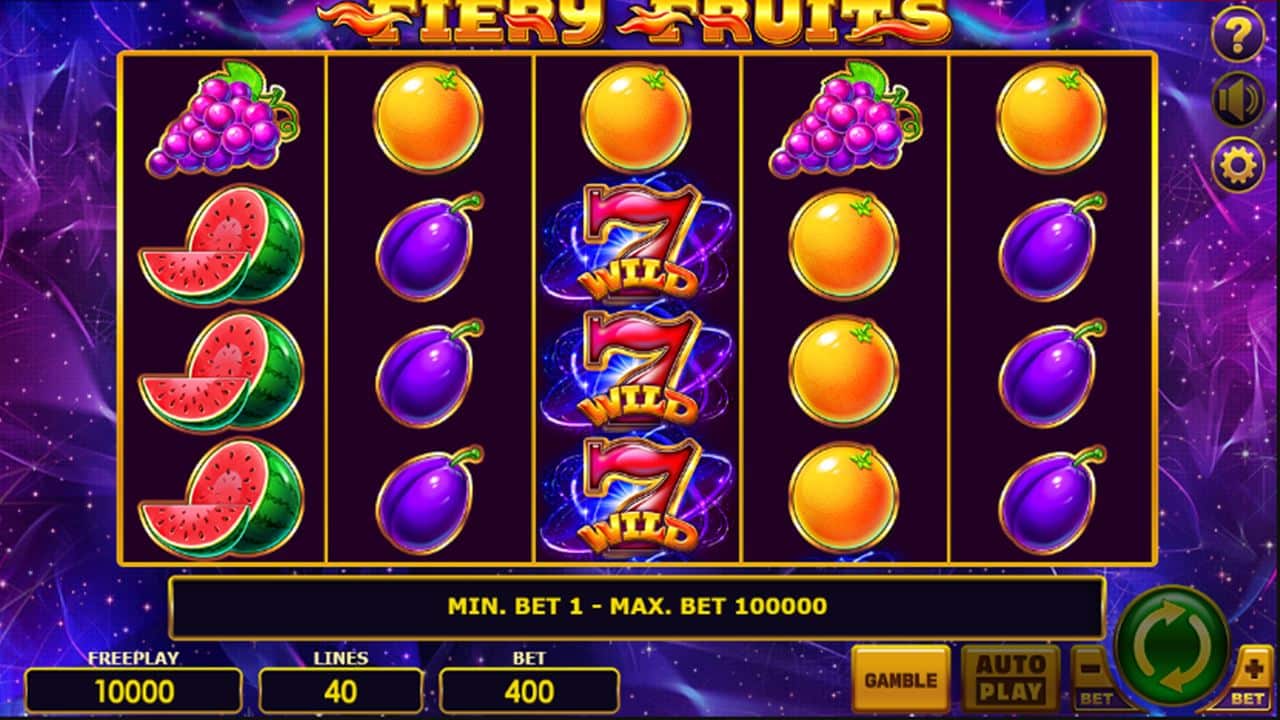Open the gear settings menu
The height and width of the screenshot is (720, 1280).
(x=1238, y=165)
